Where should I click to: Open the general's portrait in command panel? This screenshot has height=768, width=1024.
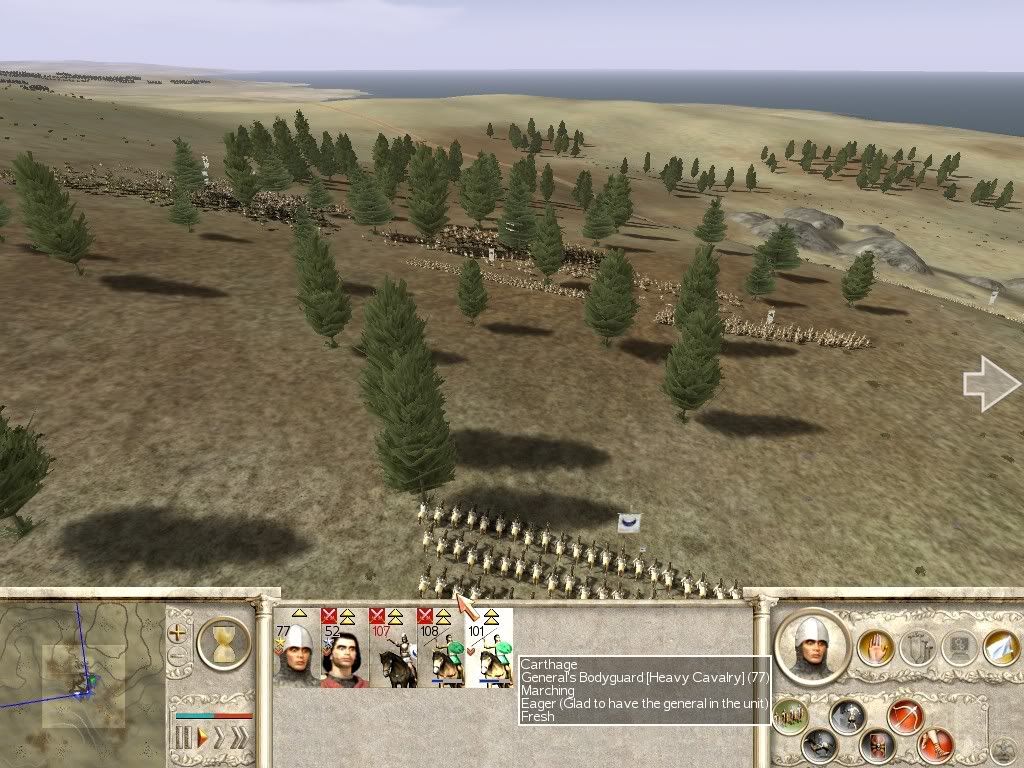(x=811, y=647)
